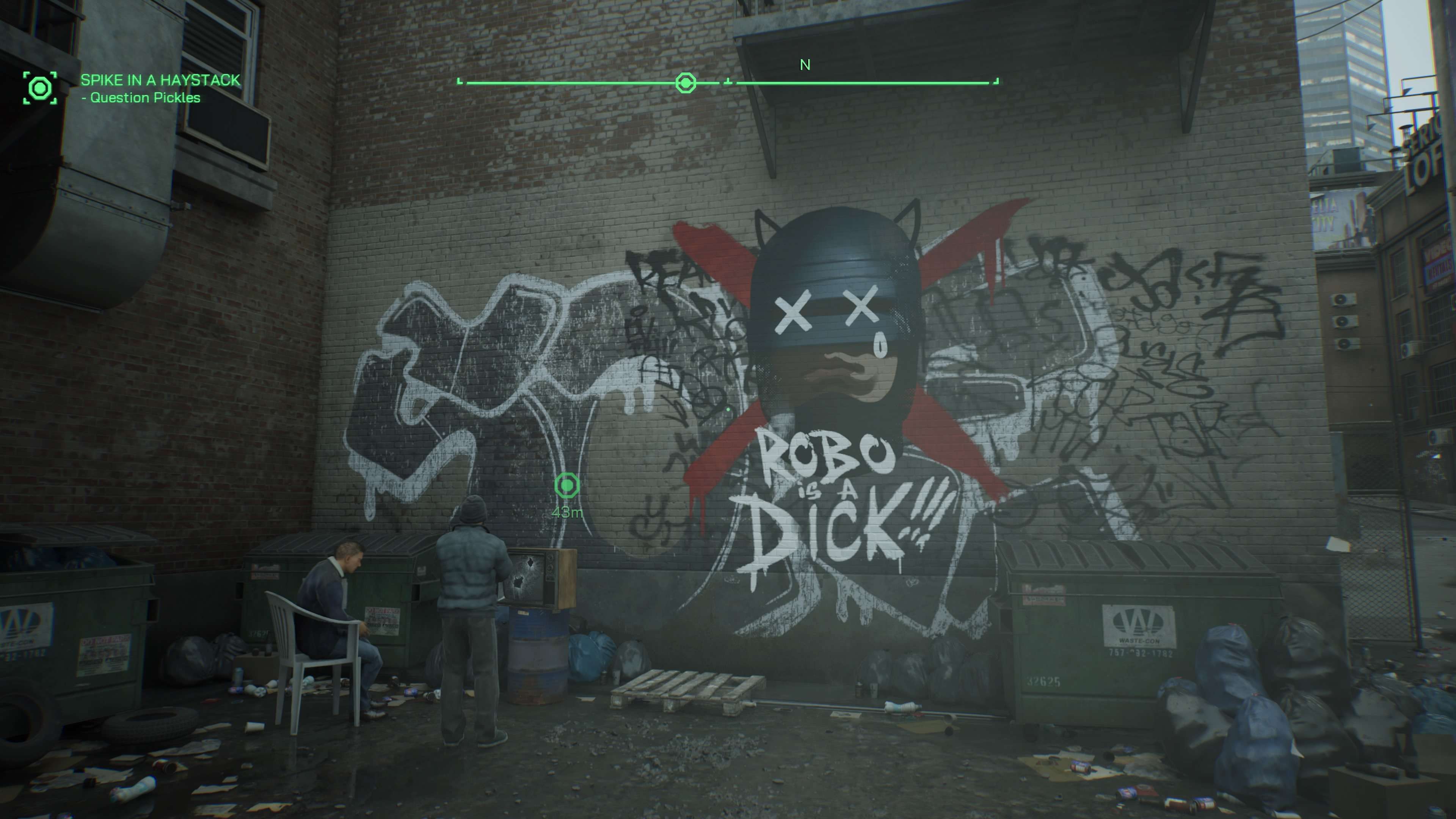Click the 43m objective waypoint marker
1456x819 pixels.
click(567, 485)
